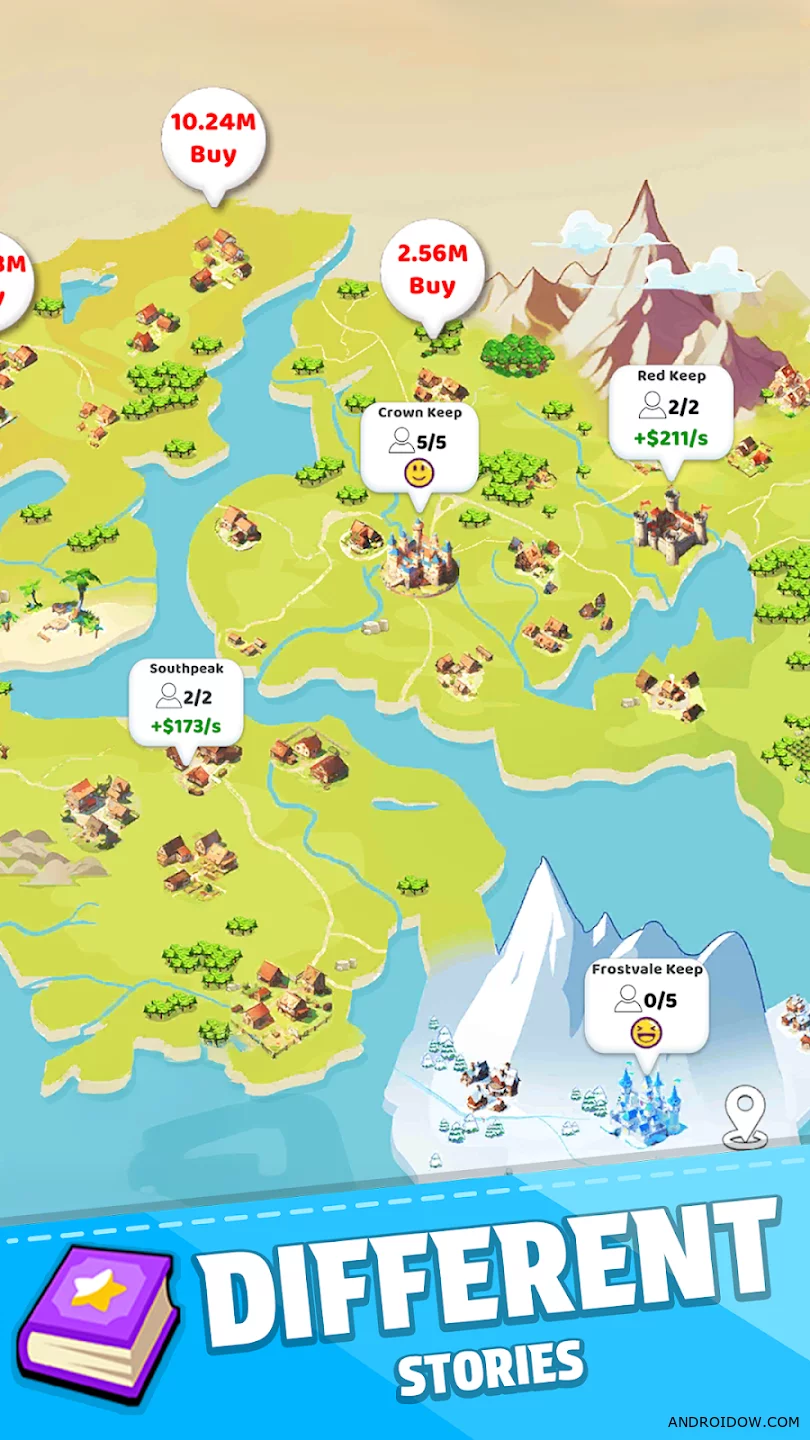Open the Crown Keep info bubble

point(420,447)
